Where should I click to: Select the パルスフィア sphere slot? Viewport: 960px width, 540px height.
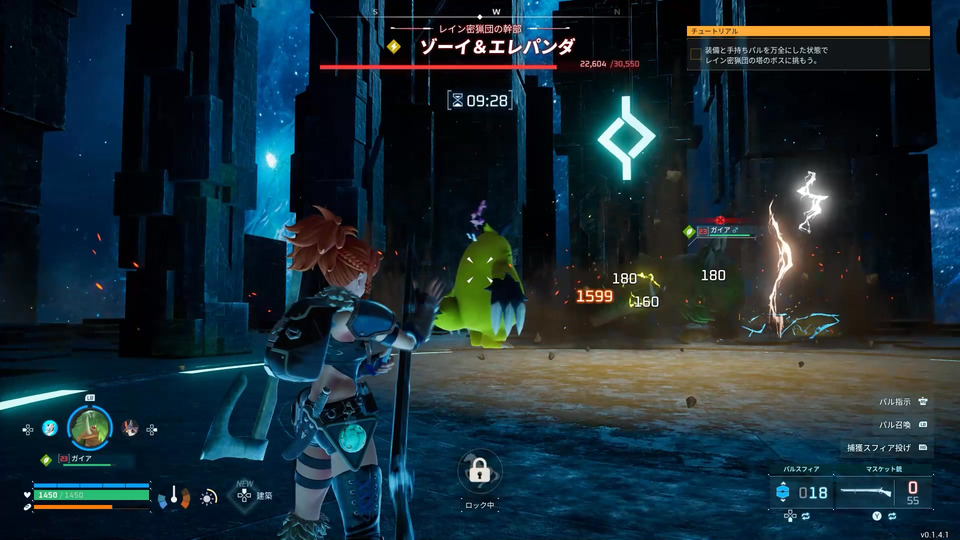coord(802,492)
